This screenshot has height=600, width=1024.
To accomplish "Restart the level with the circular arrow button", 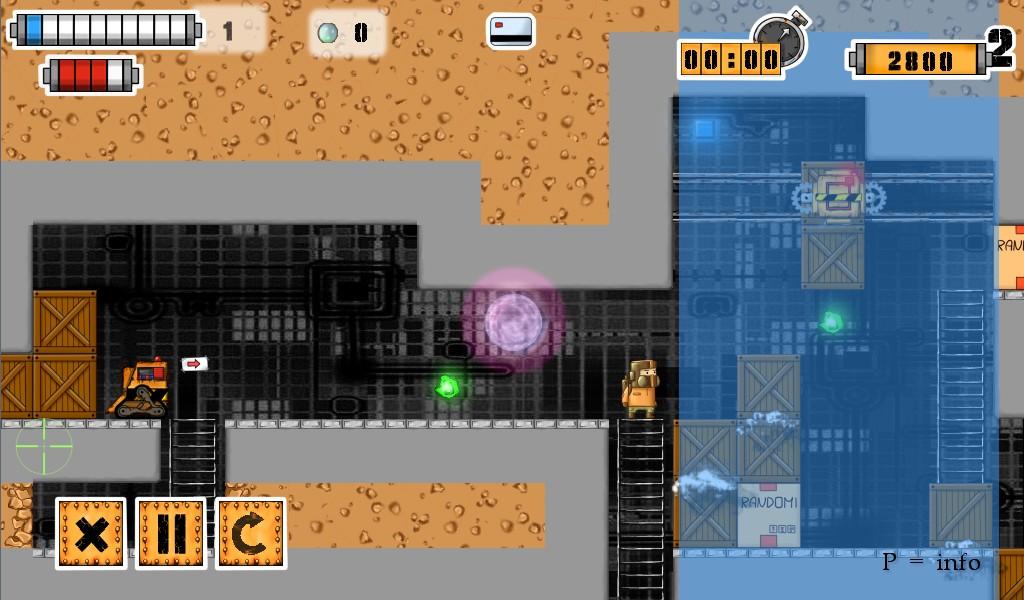I will pyautogui.click(x=251, y=533).
